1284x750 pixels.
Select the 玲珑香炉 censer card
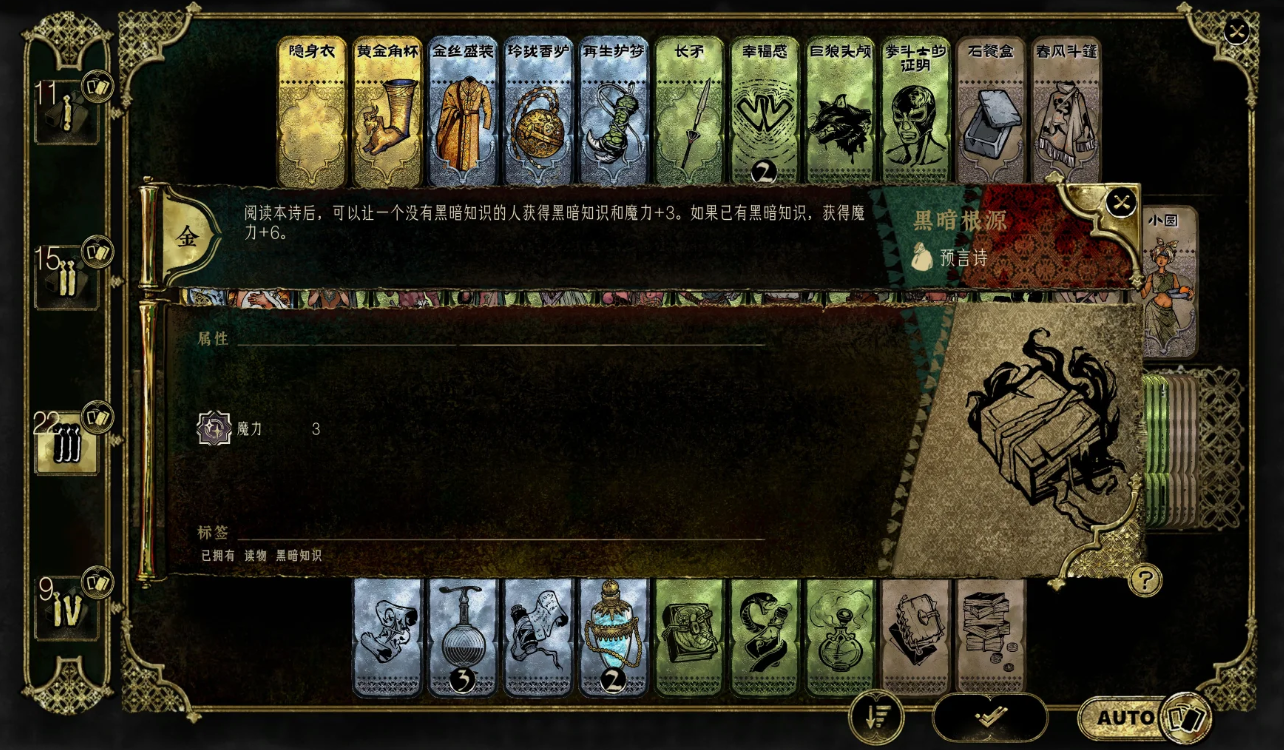[538, 112]
